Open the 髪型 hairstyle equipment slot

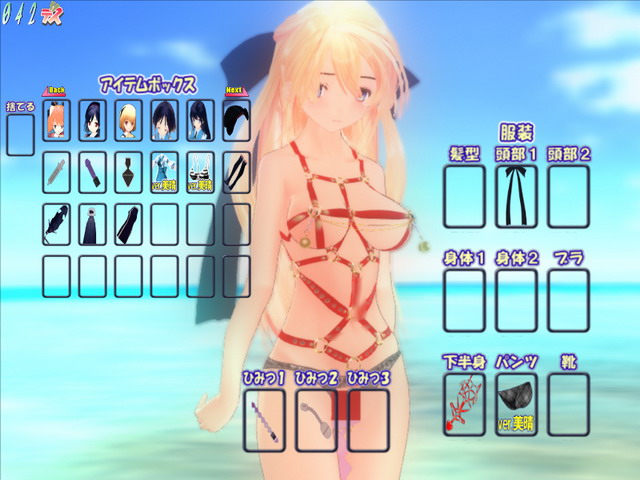click(464, 195)
